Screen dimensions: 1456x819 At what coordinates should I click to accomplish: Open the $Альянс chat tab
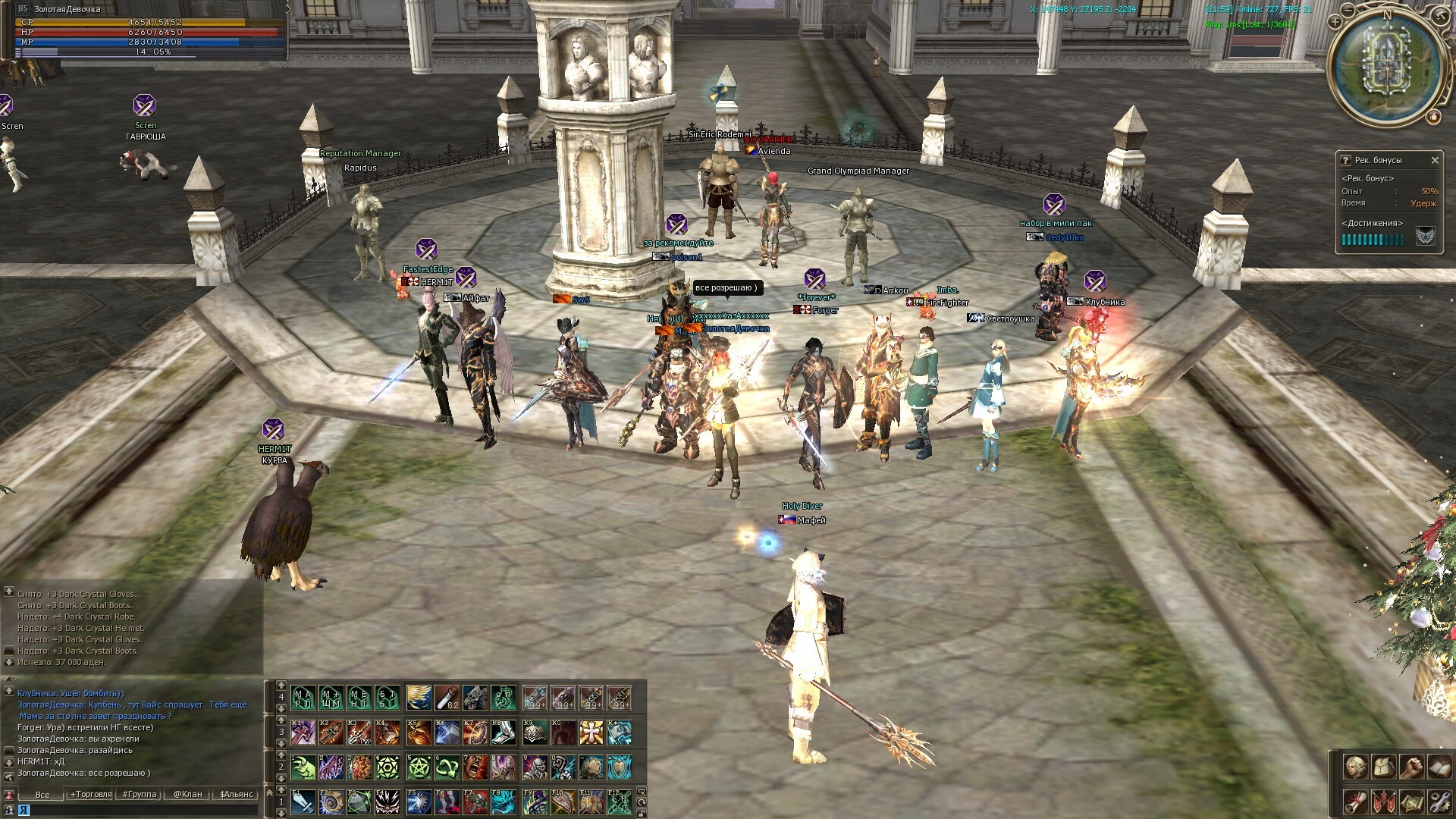[x=236, y=794]
